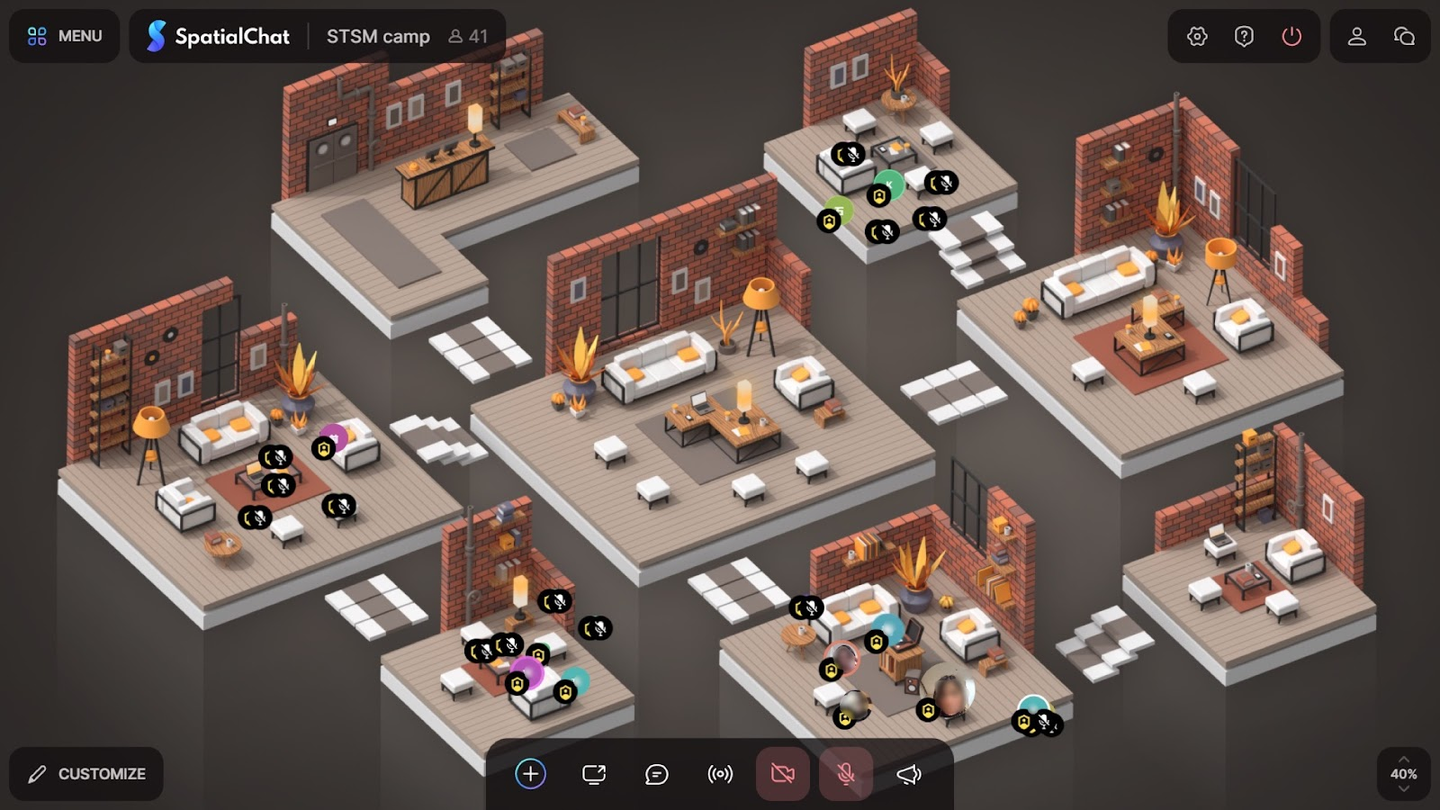This screenshot has height=810, width=1440.
Task: Click the plus add content button
Action: click(x=531, y=774)
